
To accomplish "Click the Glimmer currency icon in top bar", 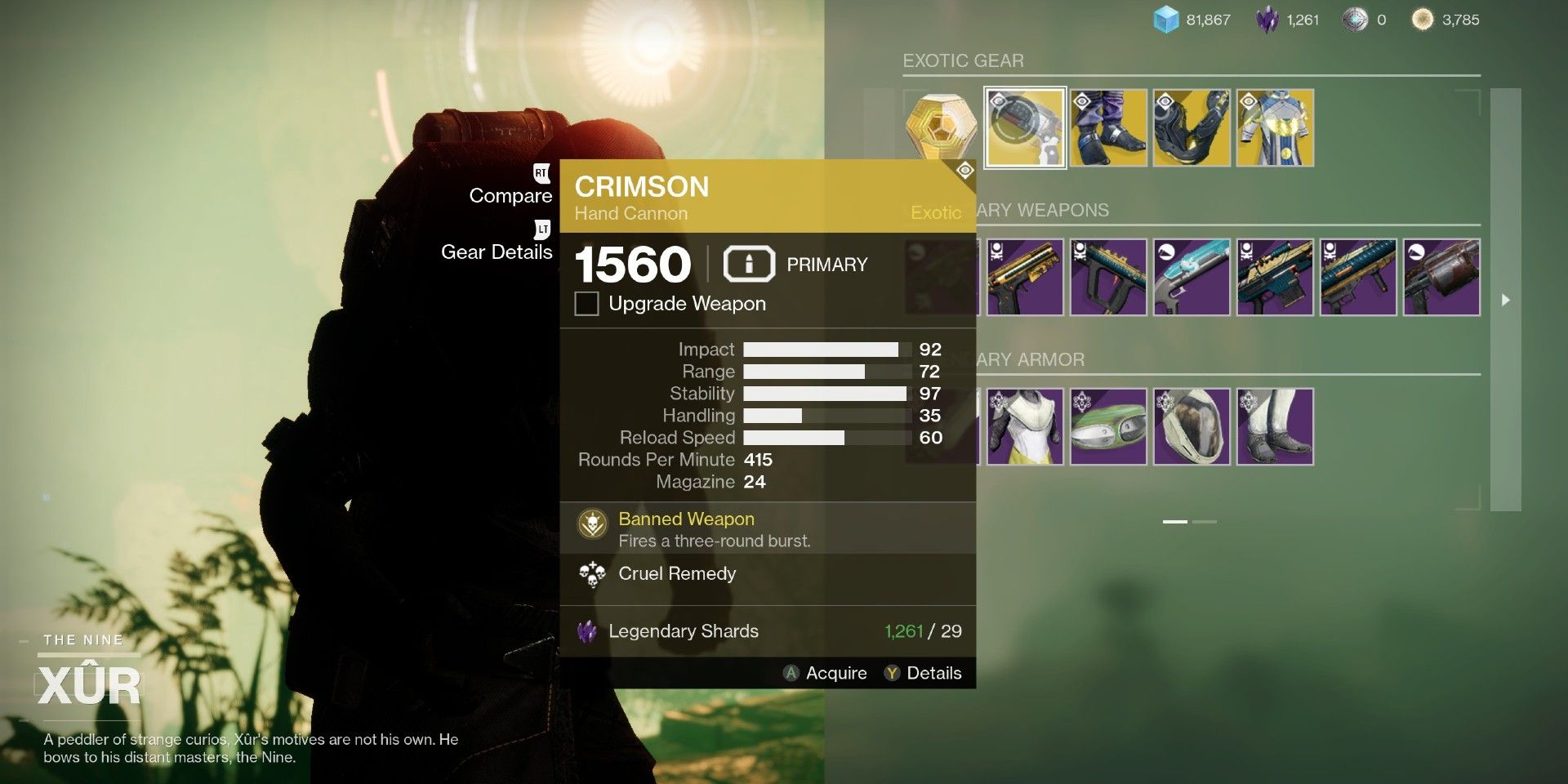I will pyautogui.click(x=1163, y=18).
